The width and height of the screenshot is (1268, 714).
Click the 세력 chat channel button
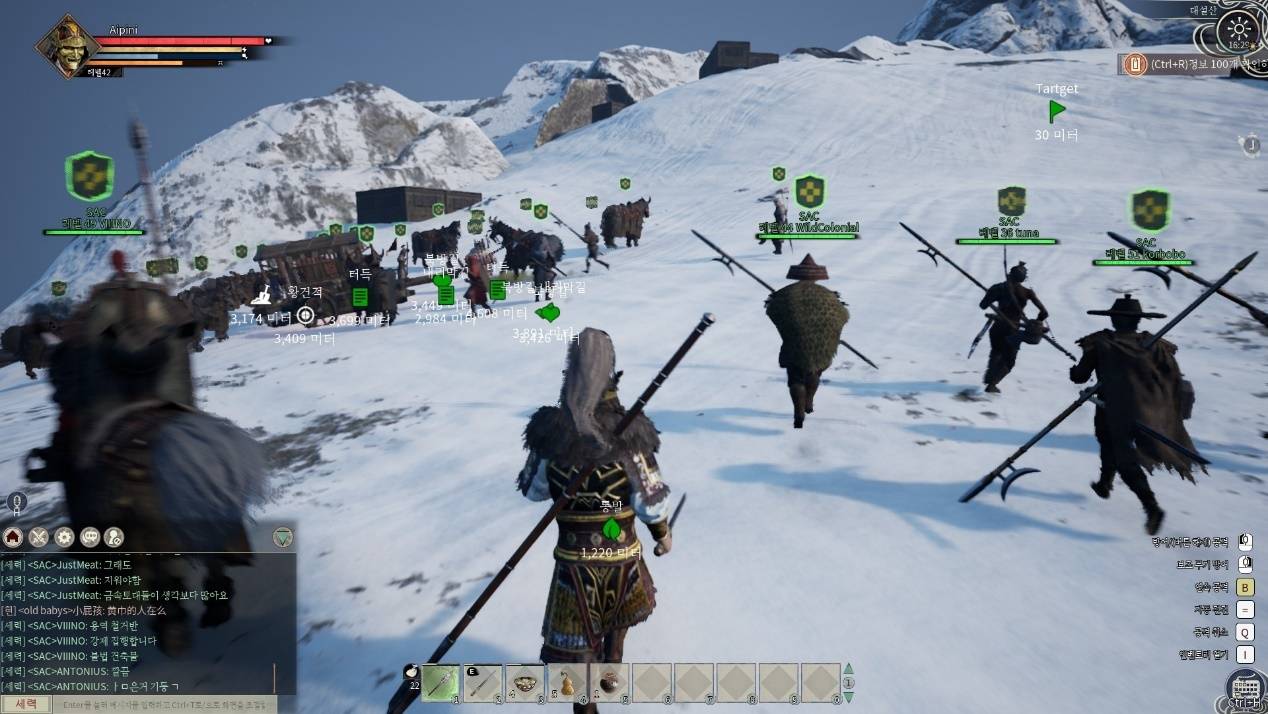click(26, 704)
